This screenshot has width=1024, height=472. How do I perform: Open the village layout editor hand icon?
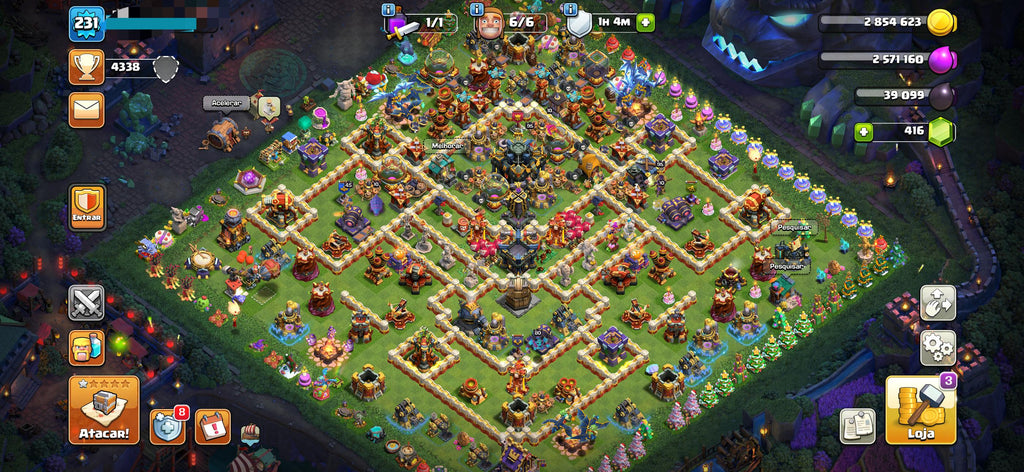point(938,303)
